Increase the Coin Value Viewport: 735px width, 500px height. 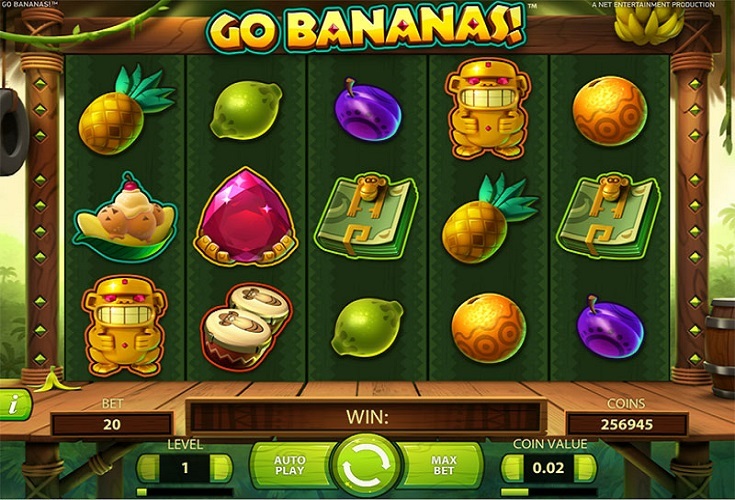tap(586, 468)
